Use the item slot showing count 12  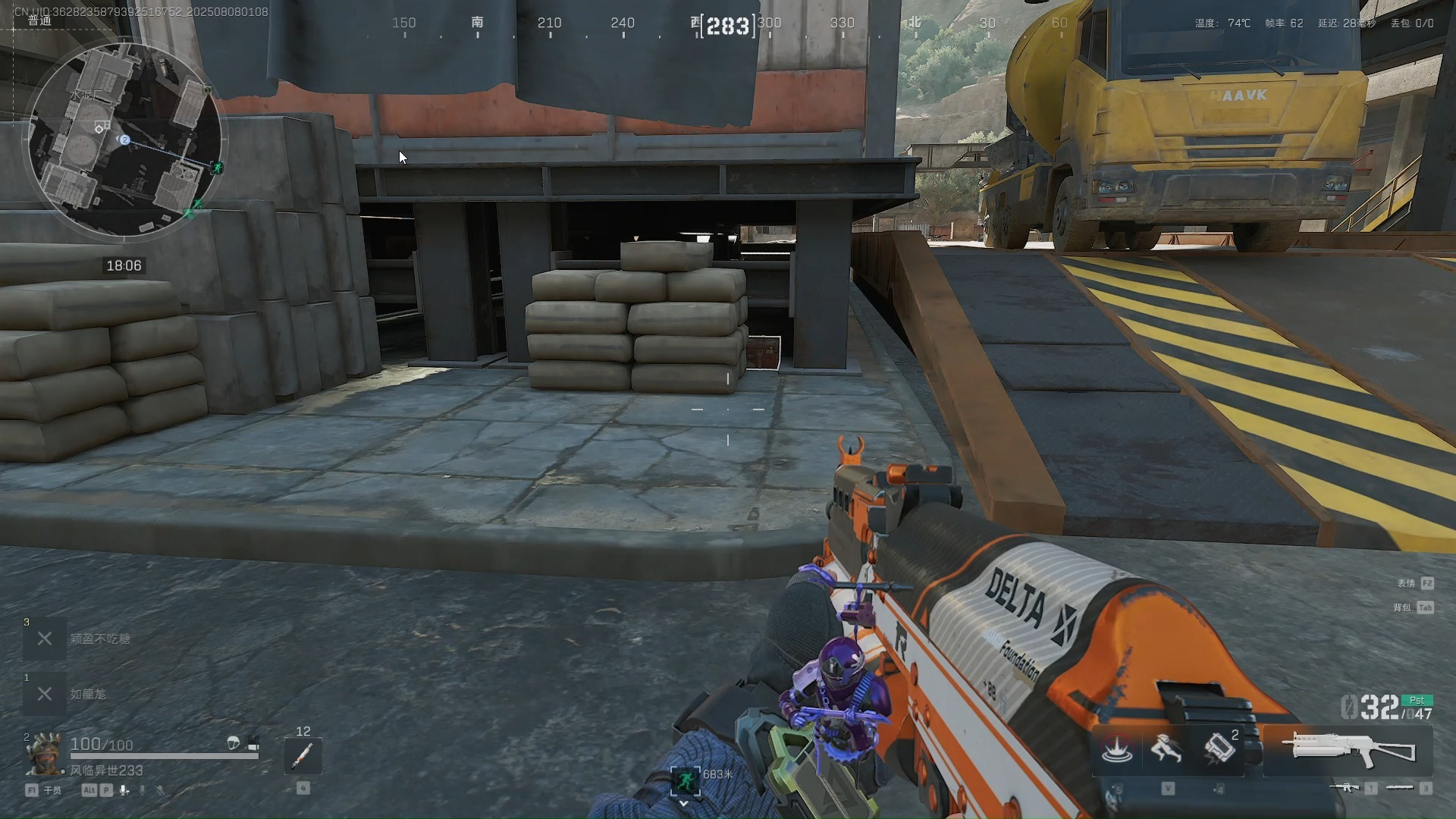coord(303,755)
